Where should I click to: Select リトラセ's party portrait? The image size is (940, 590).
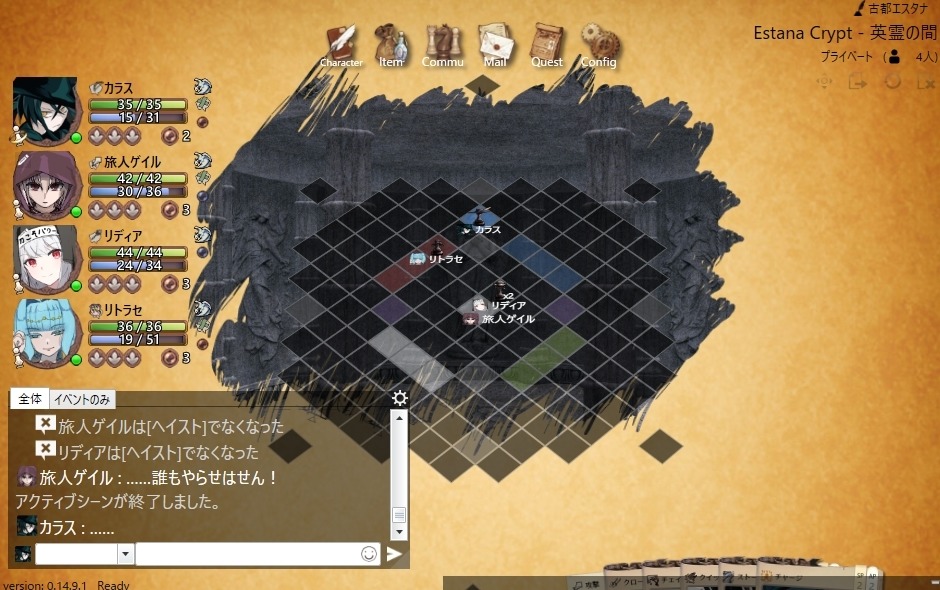45,331
